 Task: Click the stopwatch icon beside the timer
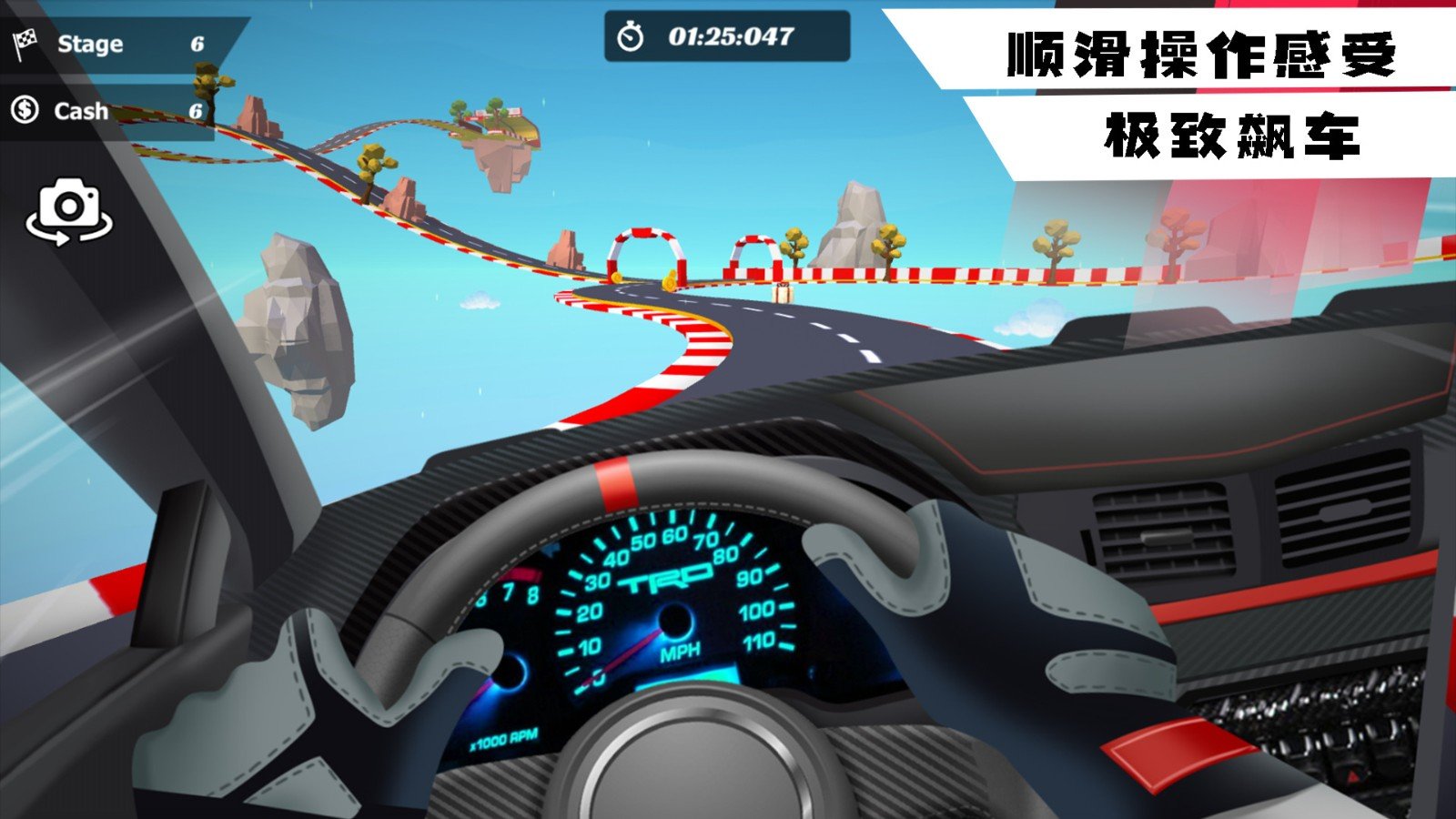click(631, 35)
